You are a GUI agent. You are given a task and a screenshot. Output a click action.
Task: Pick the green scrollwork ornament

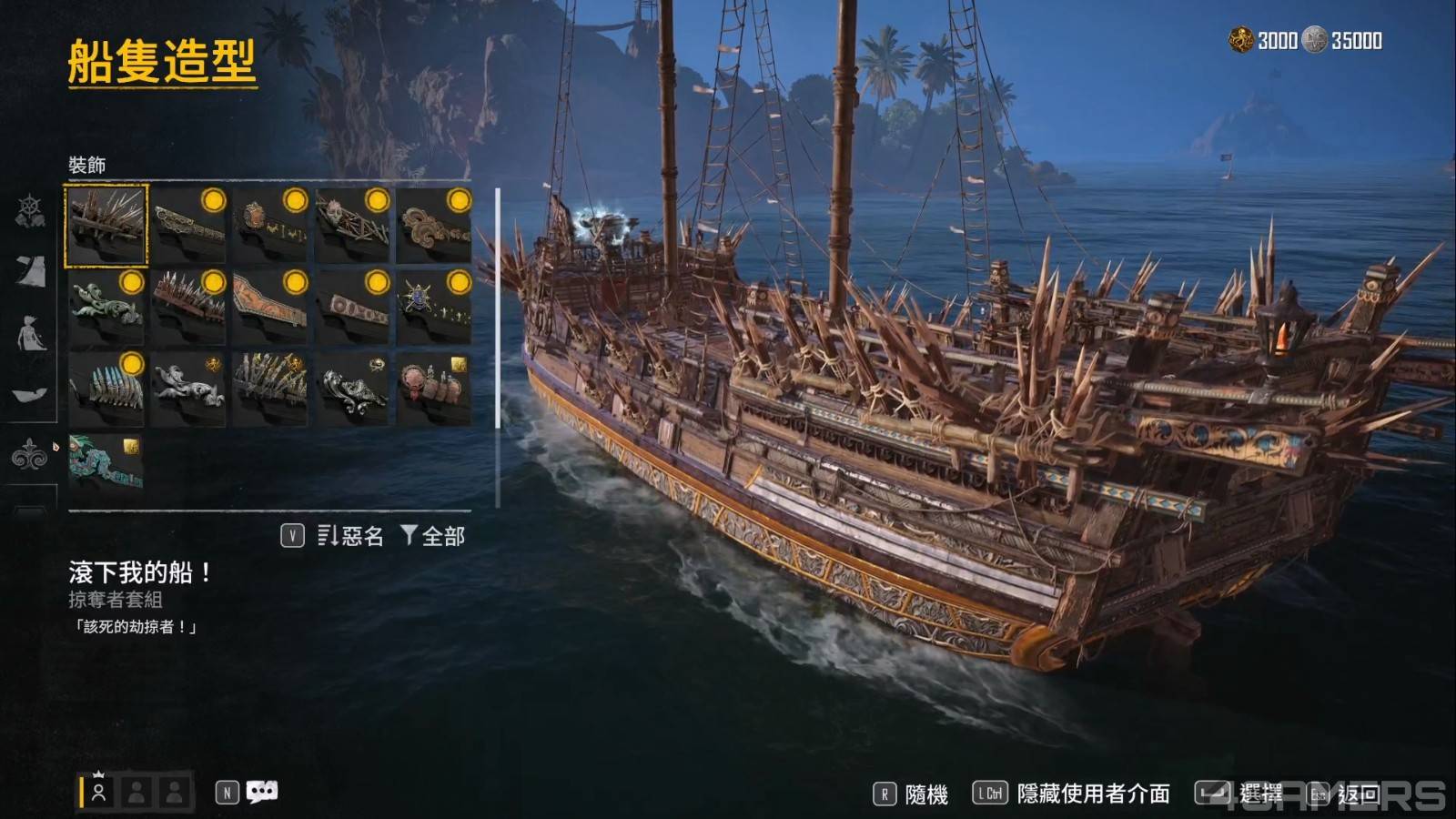[x=106, y=308]
